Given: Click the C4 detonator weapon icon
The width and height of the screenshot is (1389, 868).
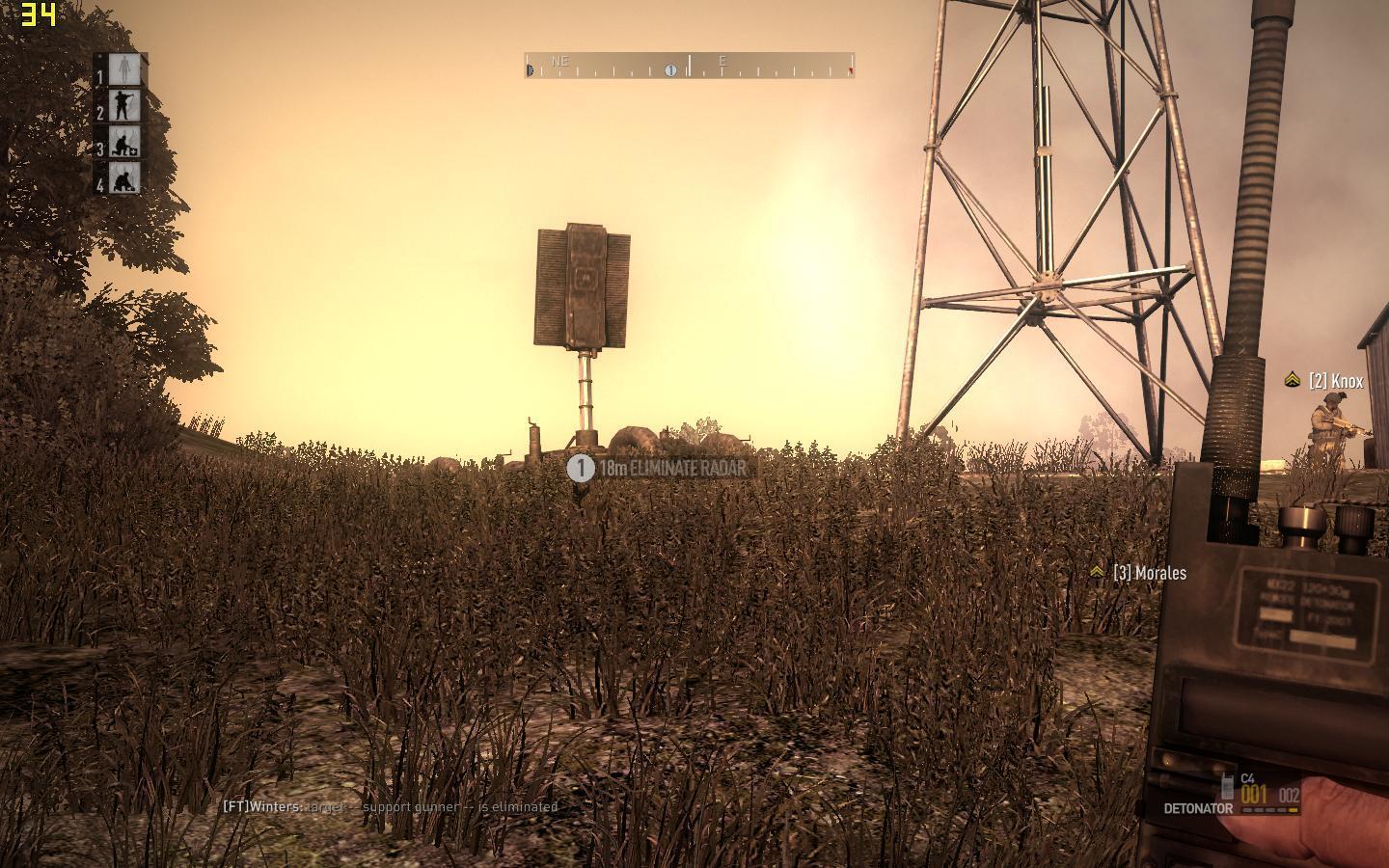Looking at the screenshot, I should click(1227, 786).
